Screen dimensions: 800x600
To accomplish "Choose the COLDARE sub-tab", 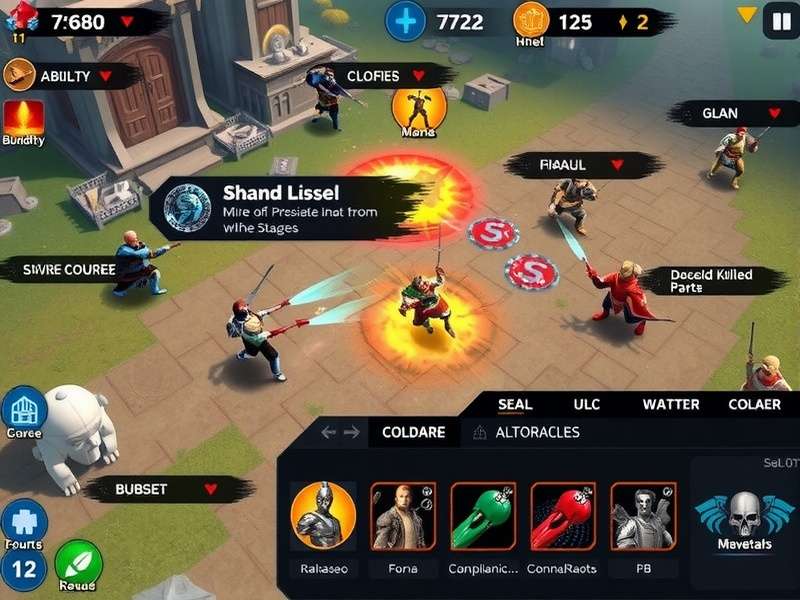I will pyautogui.click(x=415, y=433).
